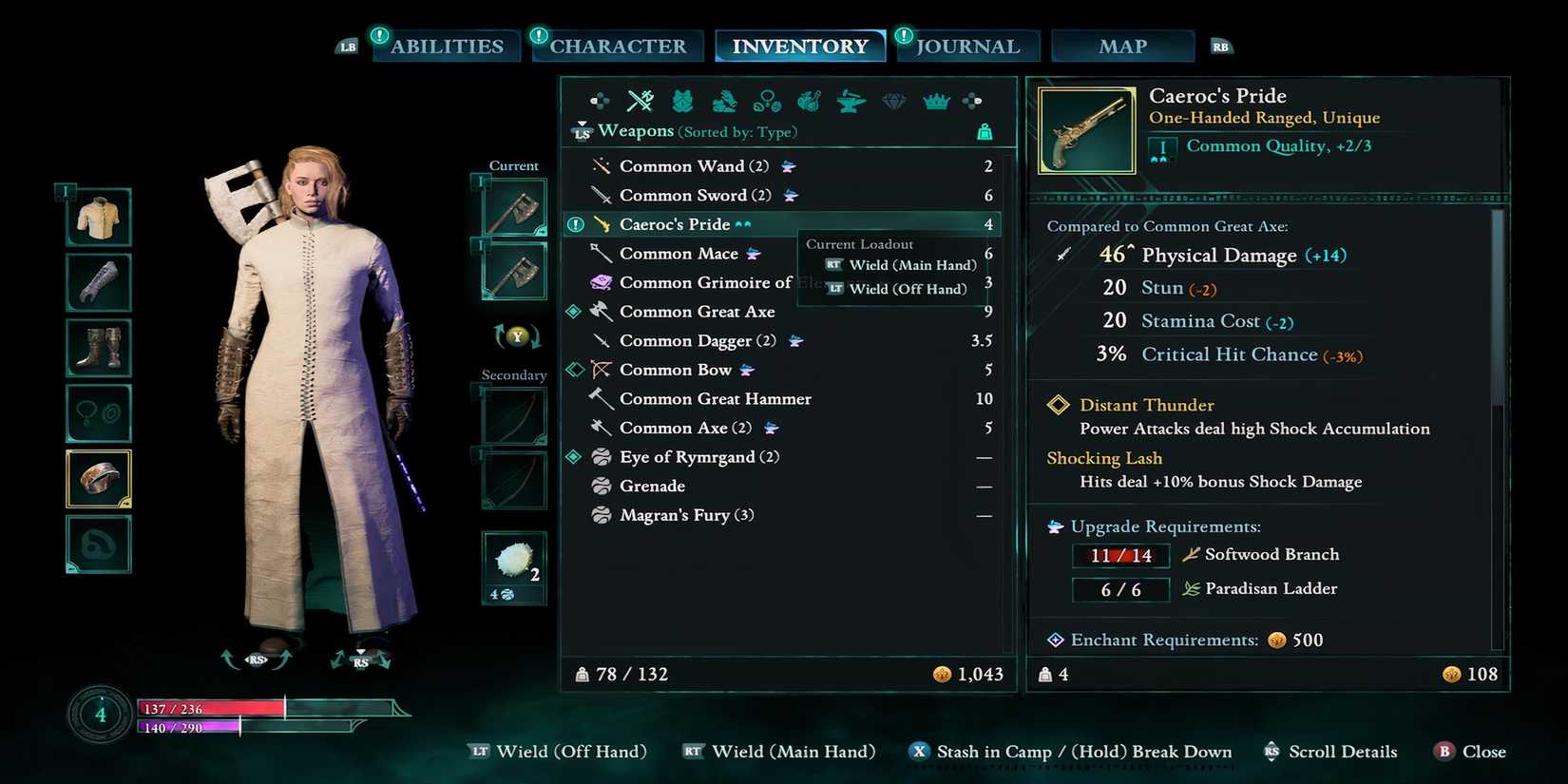Screen dimensions: 1568x784
Task: Click the red health bar
Action: (209, 708)
